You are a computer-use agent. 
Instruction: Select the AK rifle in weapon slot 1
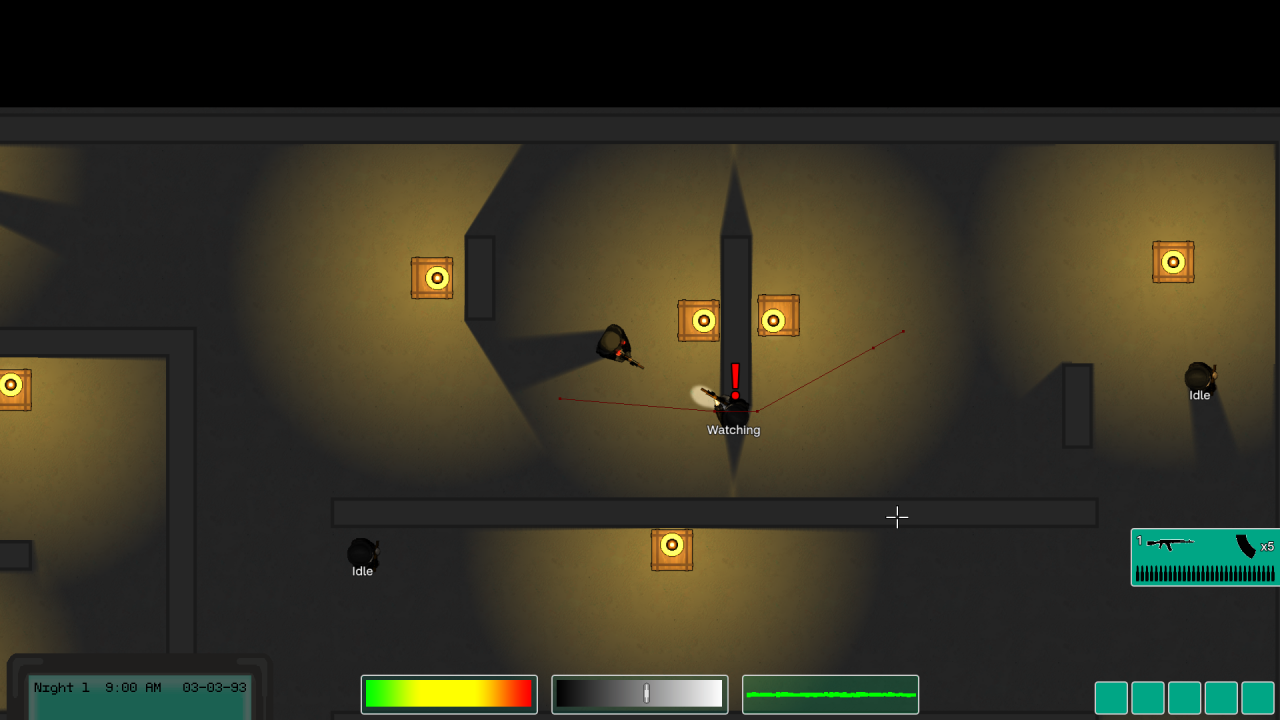click(x=1172, y=545)
